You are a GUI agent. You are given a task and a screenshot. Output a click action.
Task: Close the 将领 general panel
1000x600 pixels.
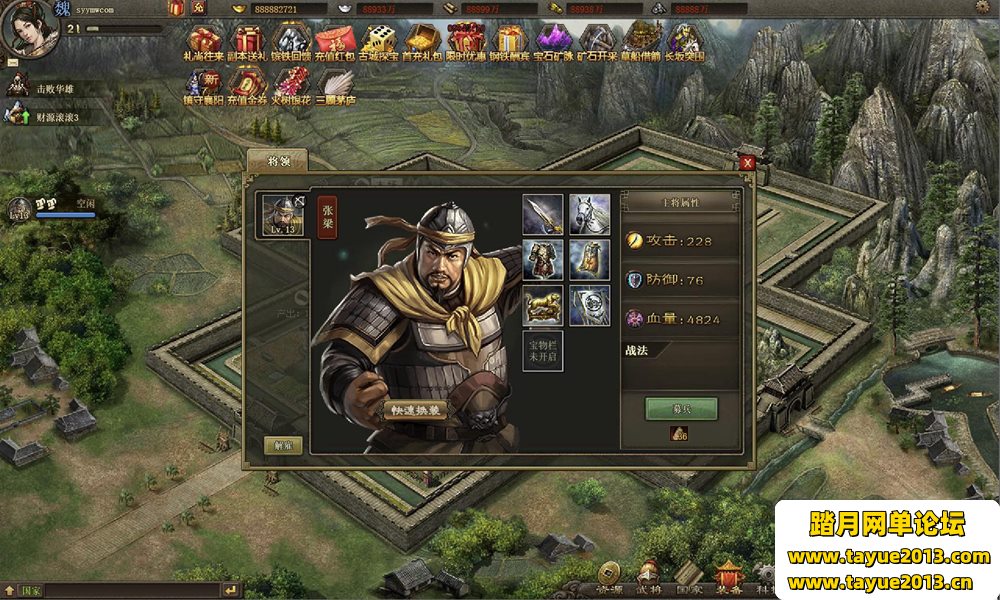tap(747, 163)
